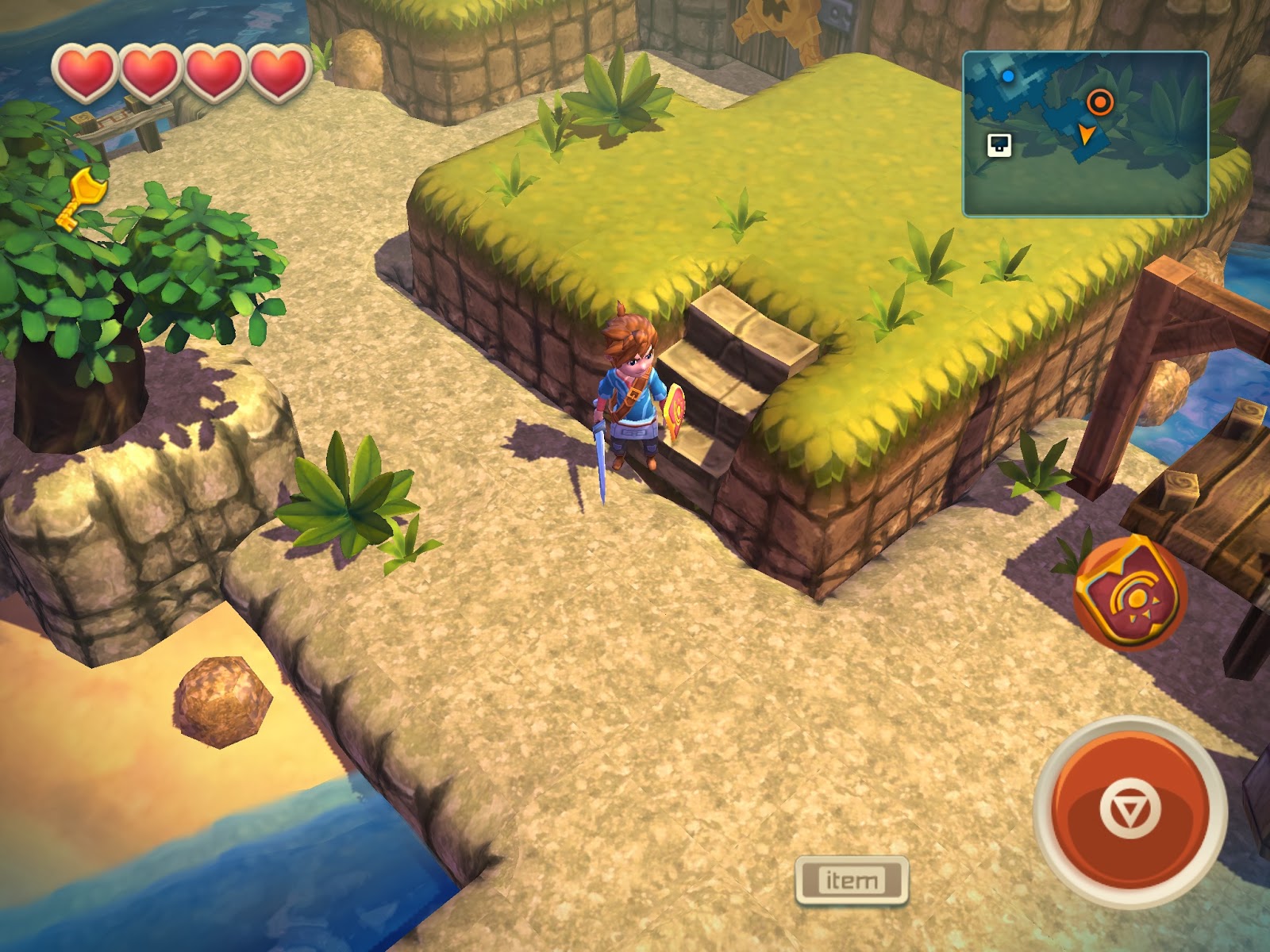Open the item menu button
The image size is (1270, 952).
(x=852, y=880)
